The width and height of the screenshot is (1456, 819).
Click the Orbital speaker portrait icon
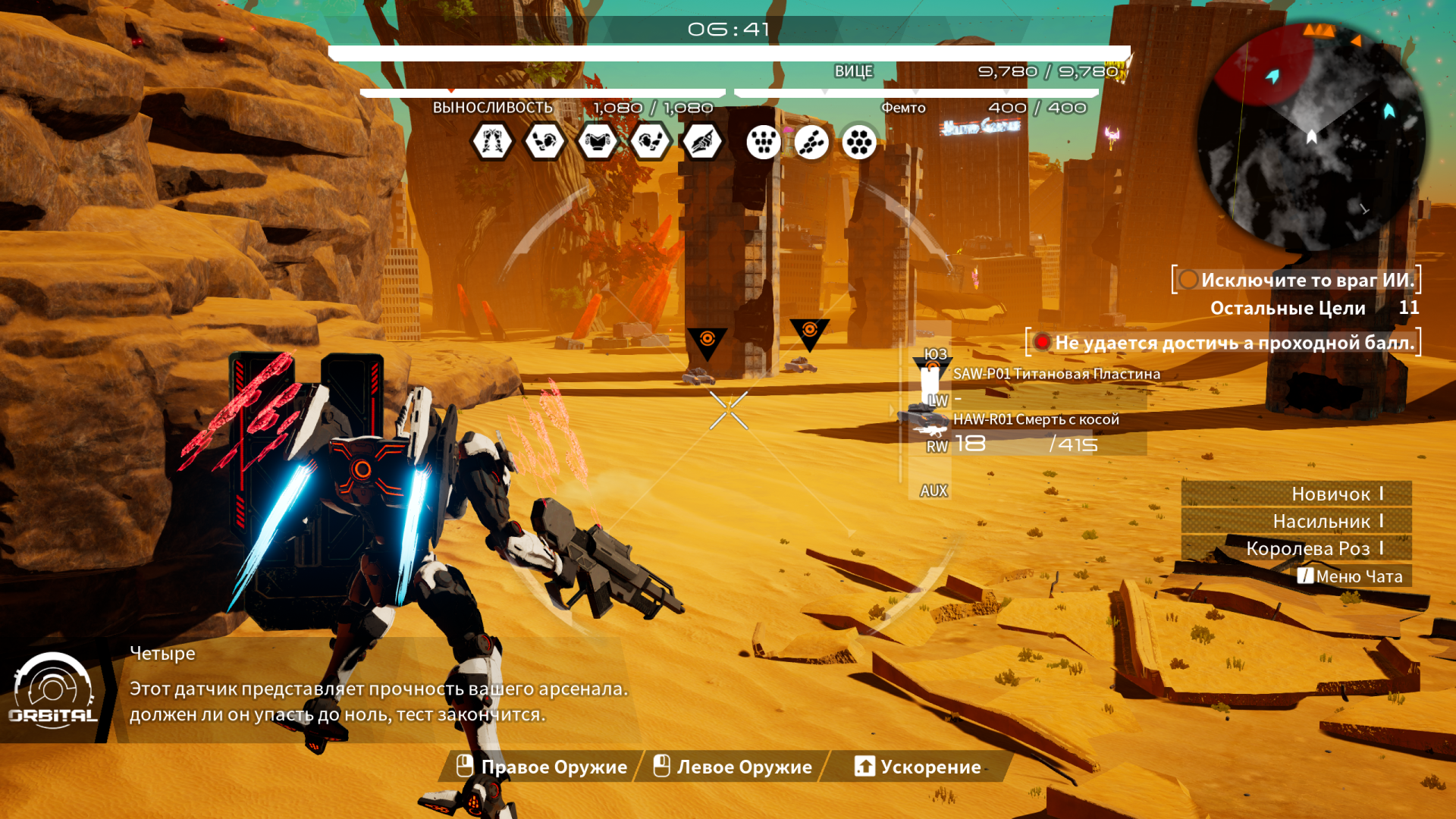[53, 692]
